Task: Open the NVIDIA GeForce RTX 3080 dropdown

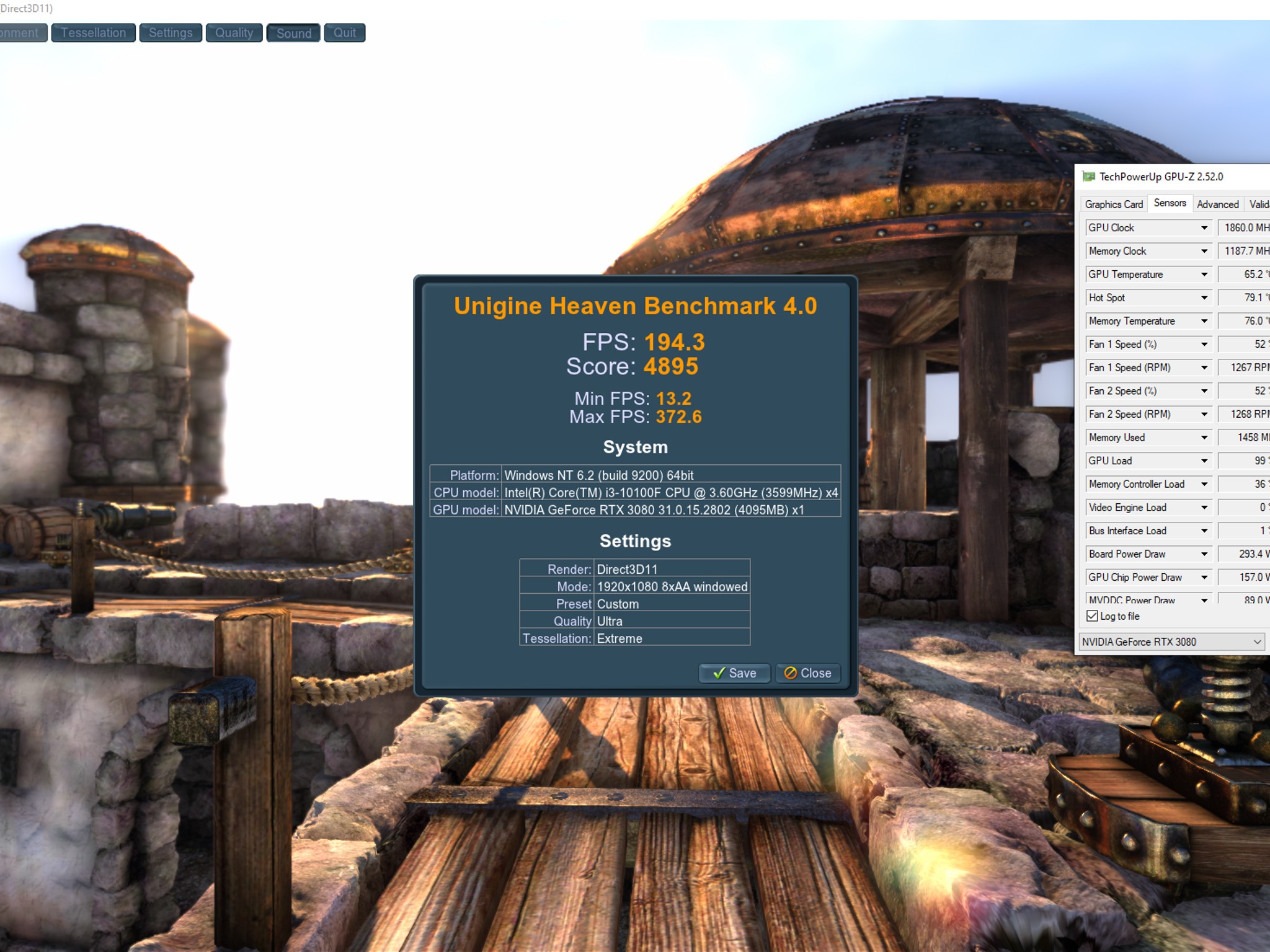Action: (x=1172, y=642)
